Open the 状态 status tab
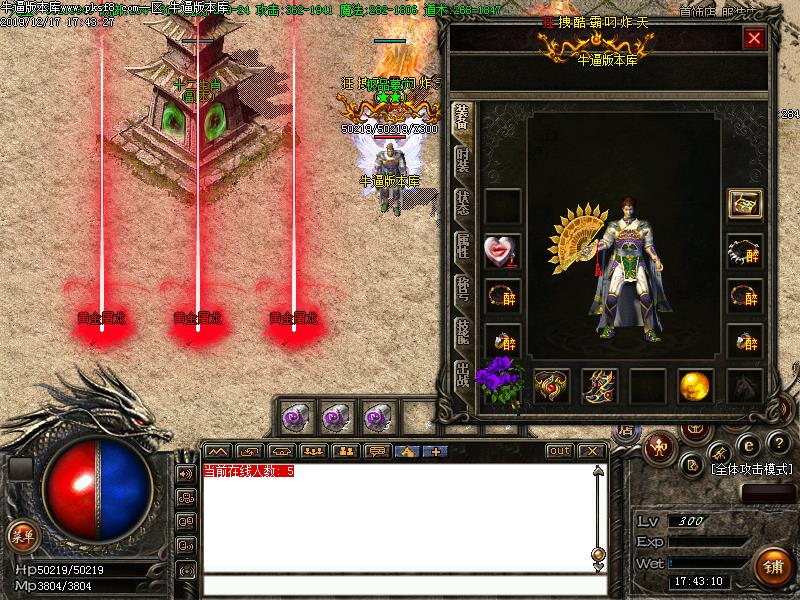Image resolution: width=800 pixels, height=600 pixels. click(x=463, y=203)
